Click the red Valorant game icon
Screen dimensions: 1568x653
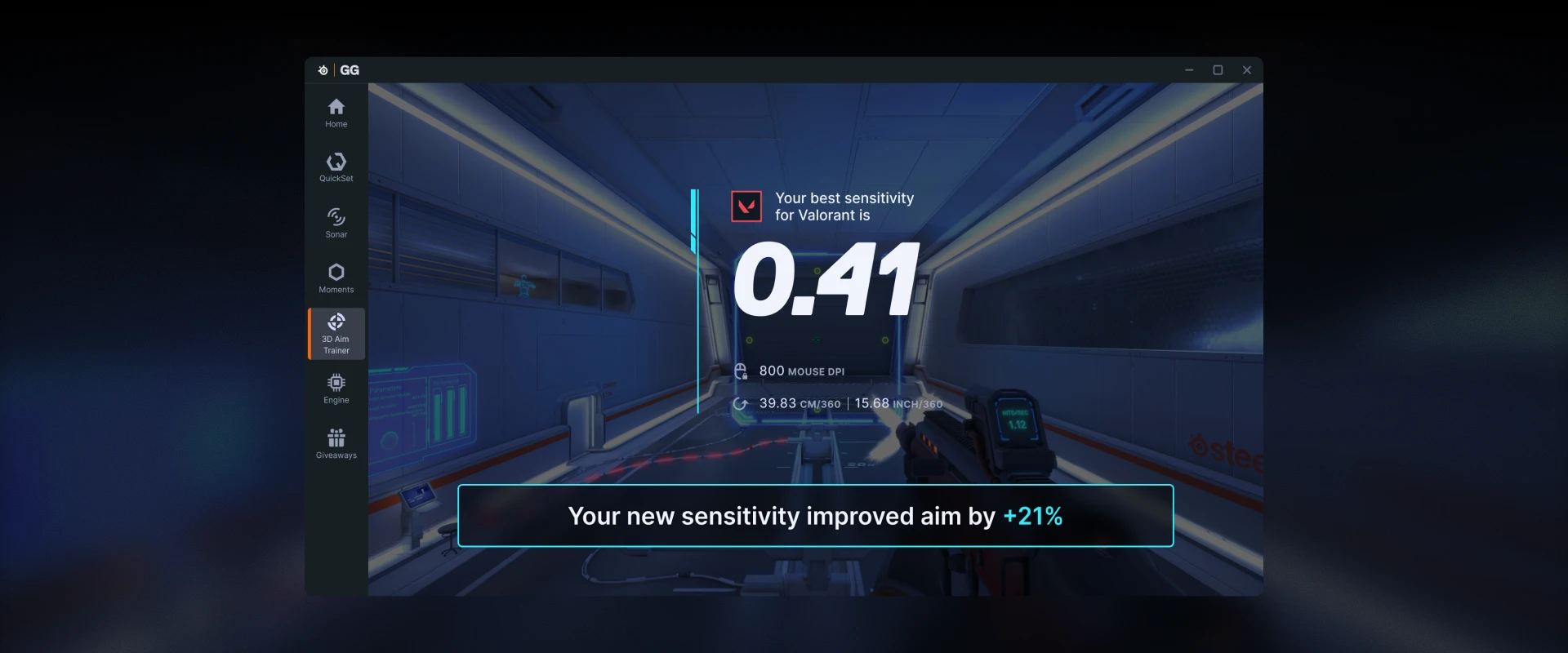tap(746, 206)
